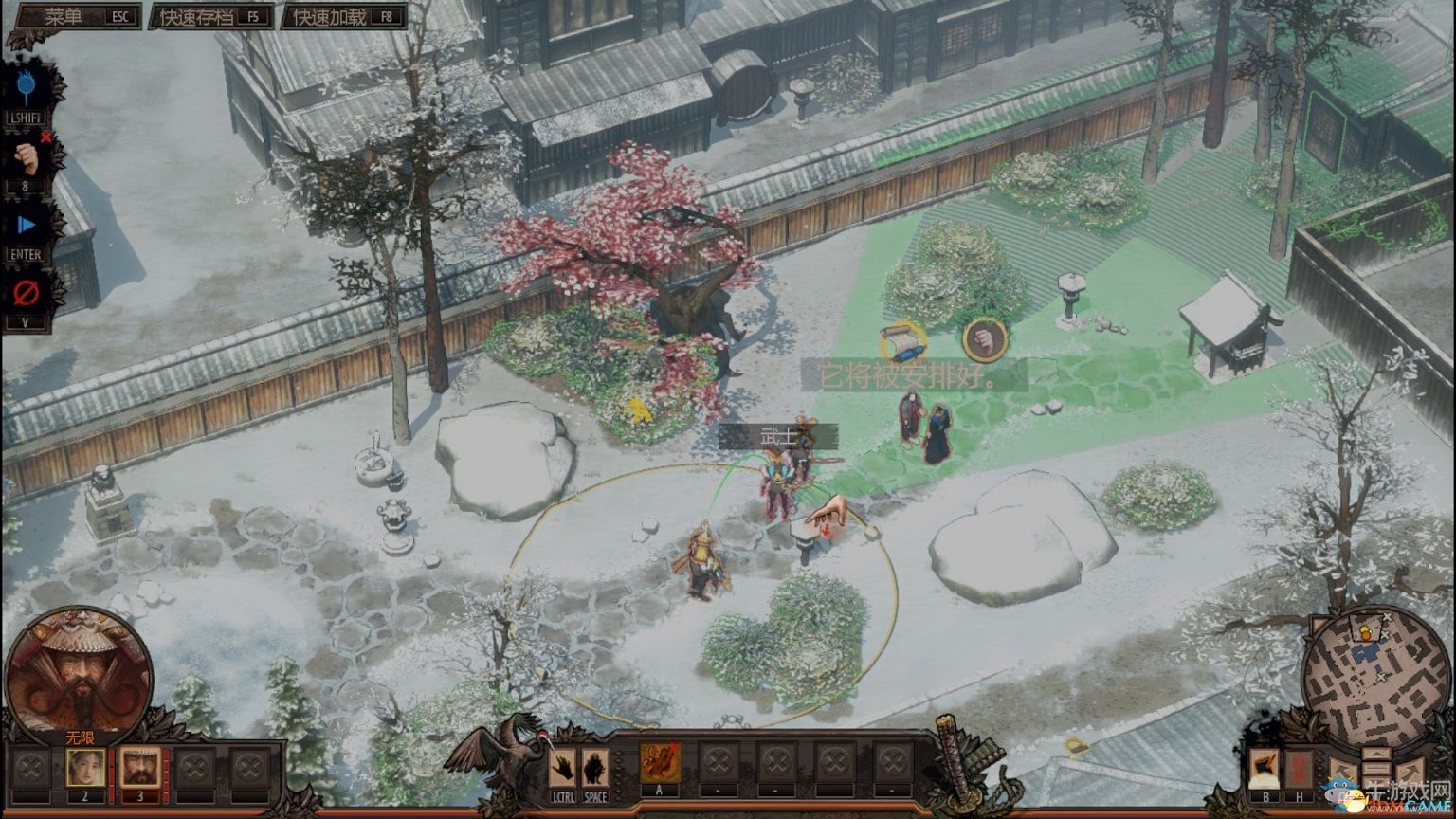The image size is (1456, 819).
Task: Execute Shadow Mode with the blue play arrow
Action: click(x=26, y=225)
